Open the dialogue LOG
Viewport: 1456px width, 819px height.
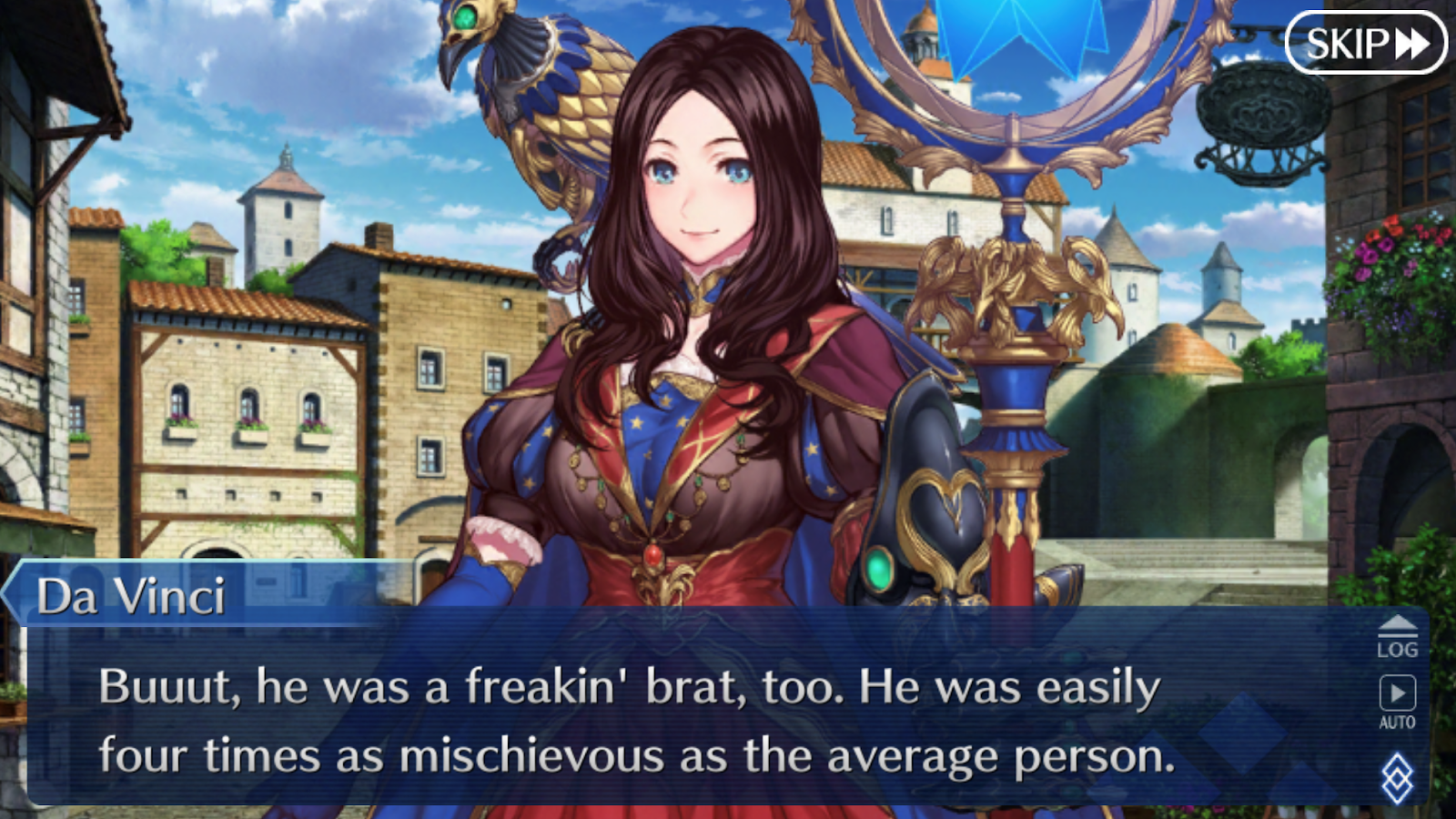pyautogui.click(x=1397, y=637)
